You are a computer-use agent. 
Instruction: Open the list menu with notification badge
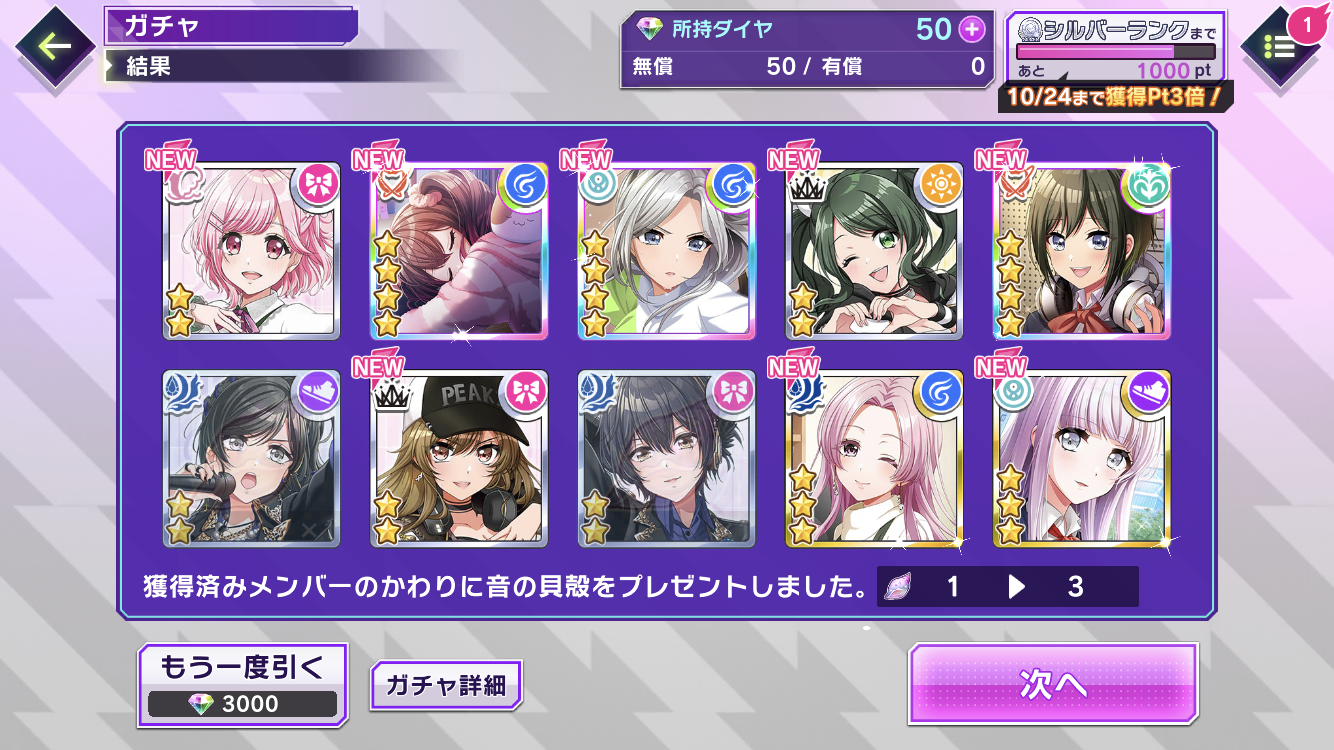click(x=1281, y=46)
